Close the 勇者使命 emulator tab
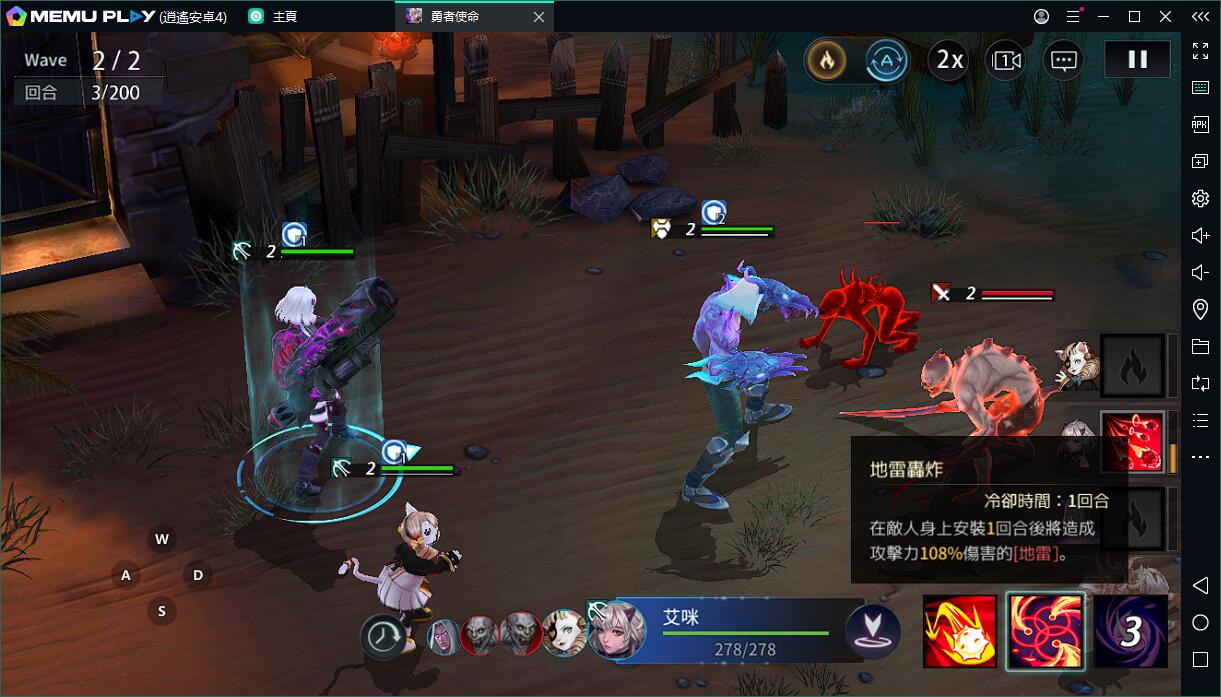1221x697 pixels. tap(539, 17)
